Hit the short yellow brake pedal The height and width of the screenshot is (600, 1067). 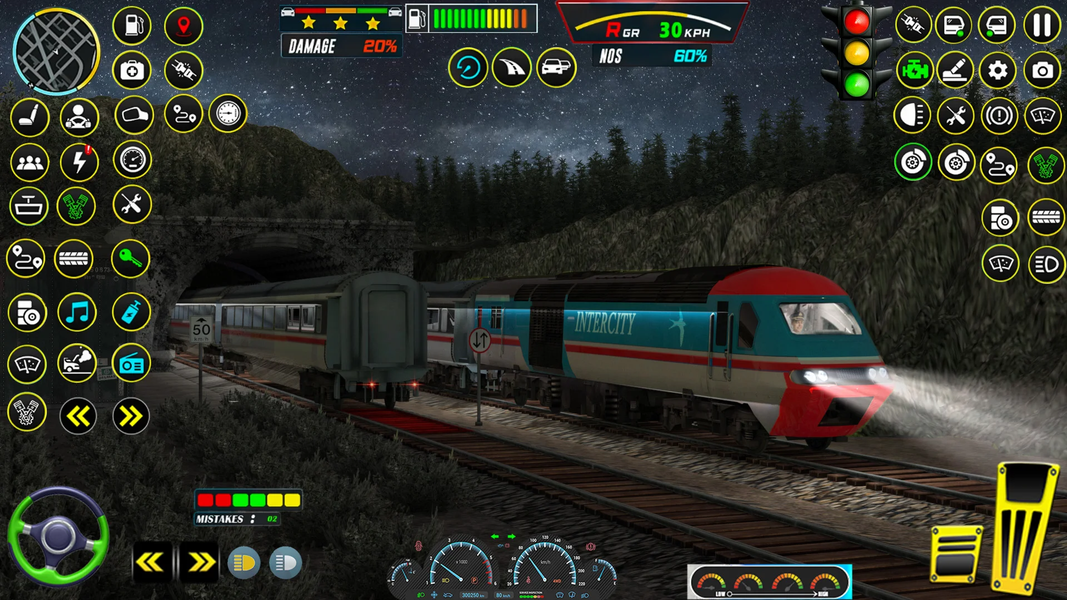(957, 553)
